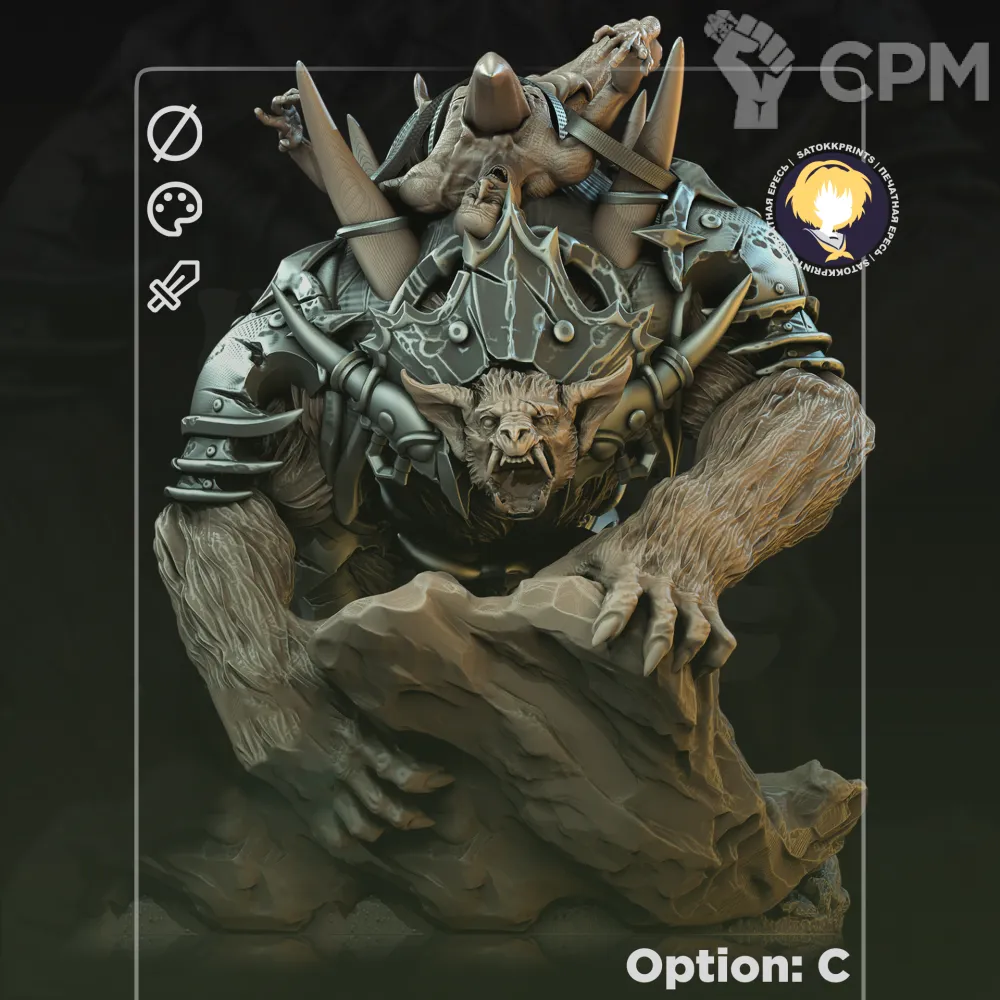1000x1000 pixels.
Task: Choose the sword icon
Action: (174, 285)
